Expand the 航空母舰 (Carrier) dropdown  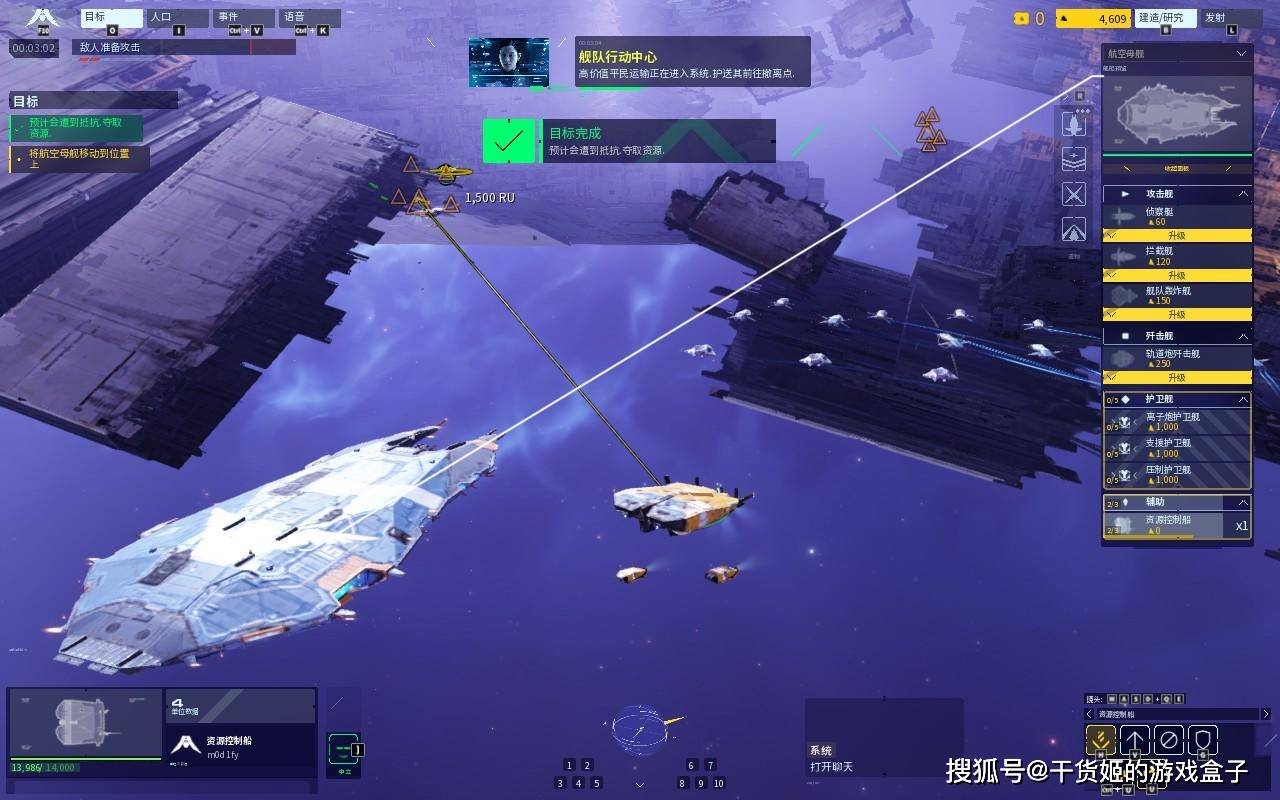click(x=1241, y=54)
